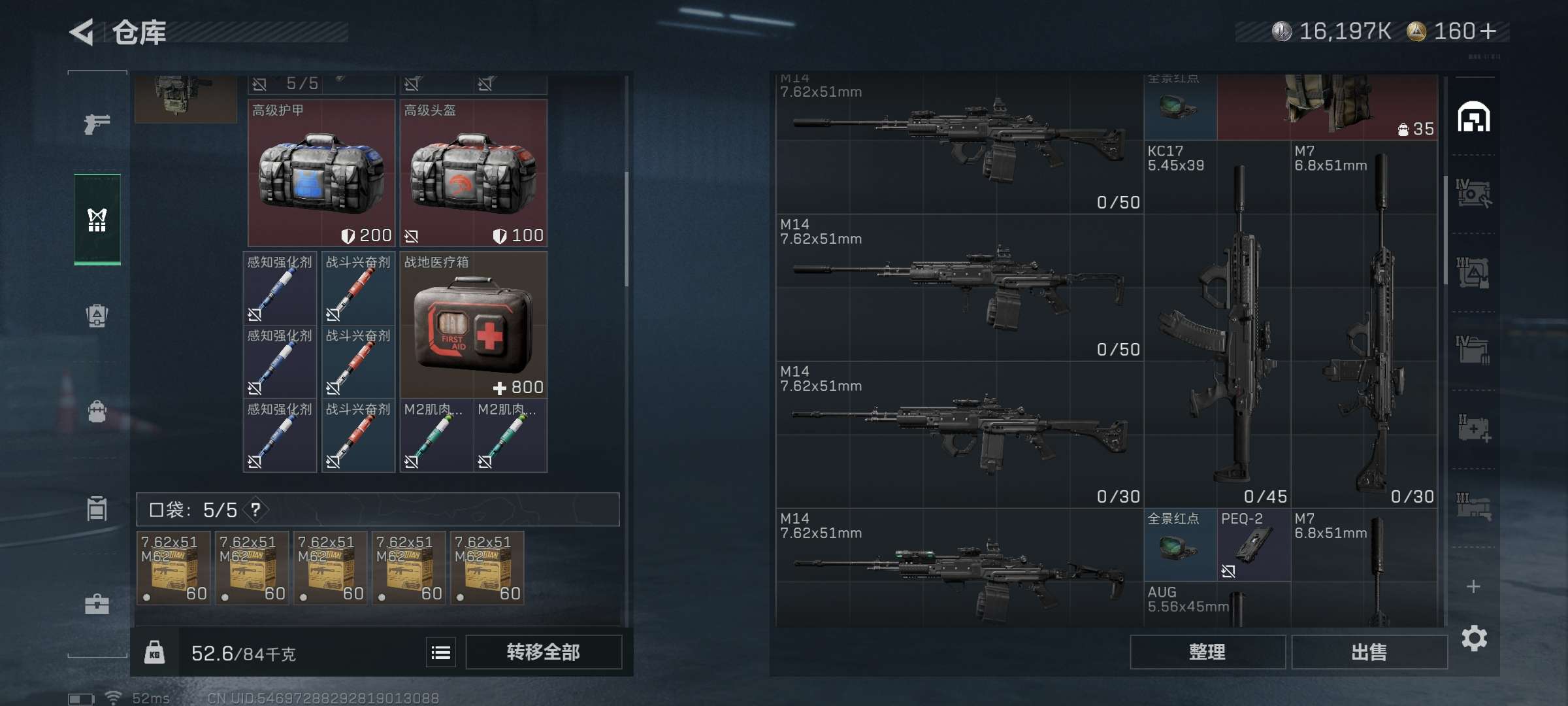Screen dimensions: 1568x706
Task: Select the M14 rifle with 0/30 magazine
Action: click(959, 435)
